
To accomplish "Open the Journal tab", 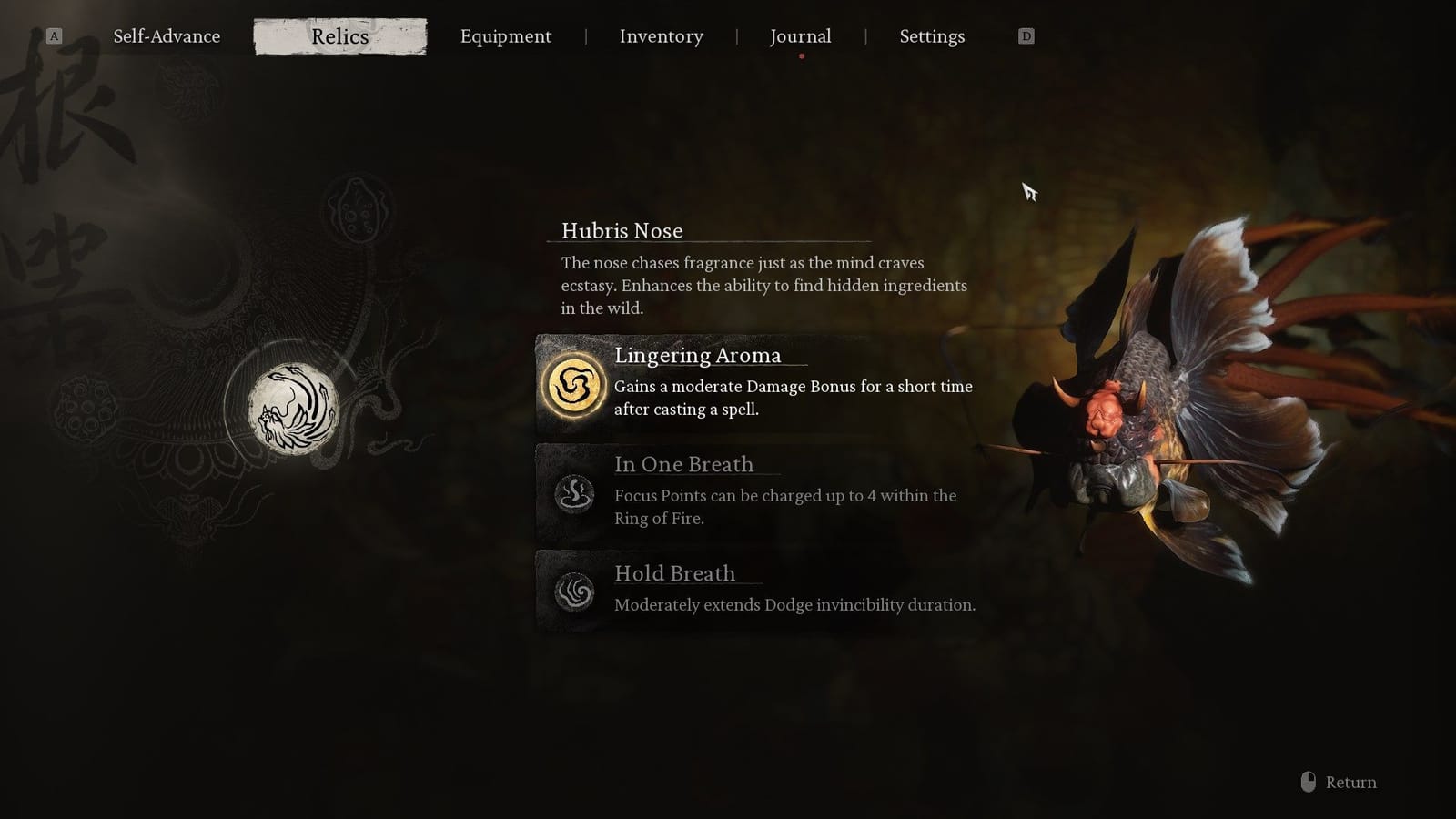I will 800,36.
